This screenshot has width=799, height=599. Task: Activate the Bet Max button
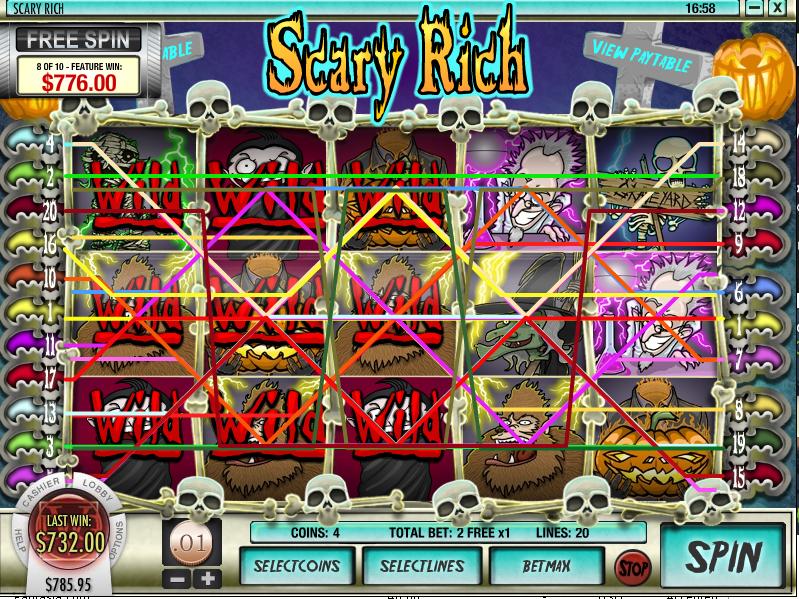(x=547, y=566)
